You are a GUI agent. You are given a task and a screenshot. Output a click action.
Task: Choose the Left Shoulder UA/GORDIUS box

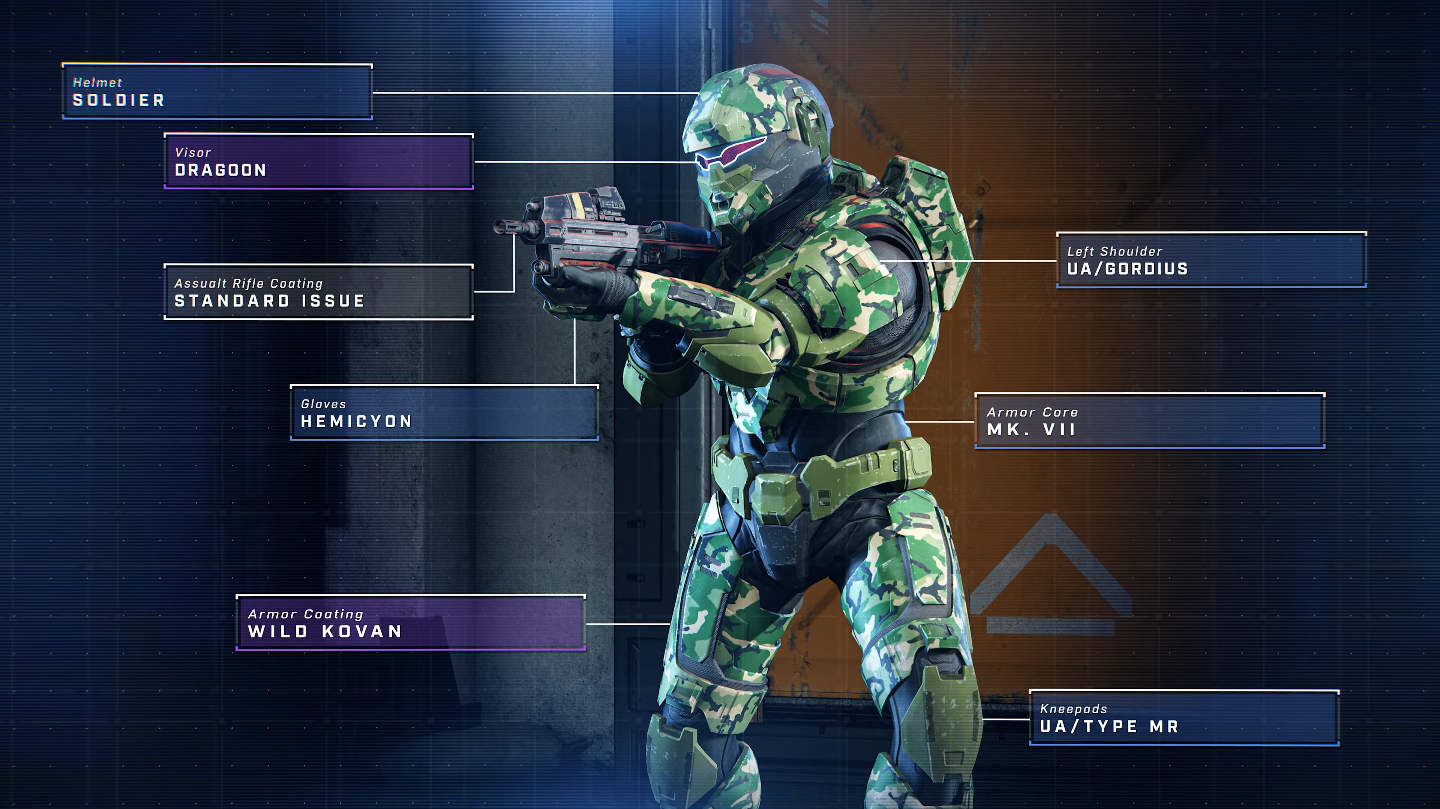1211,260
